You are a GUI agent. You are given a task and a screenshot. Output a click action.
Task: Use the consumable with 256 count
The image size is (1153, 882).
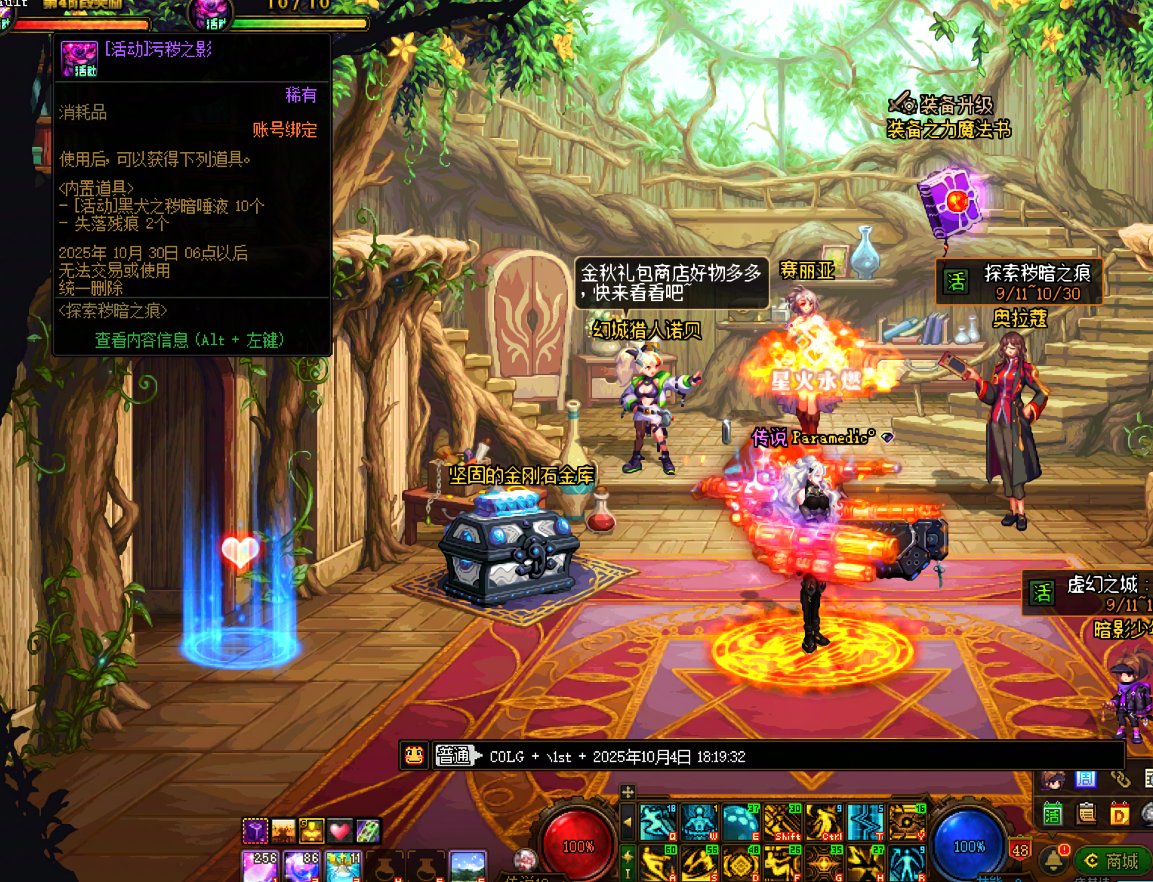click(x=259, y=866)
